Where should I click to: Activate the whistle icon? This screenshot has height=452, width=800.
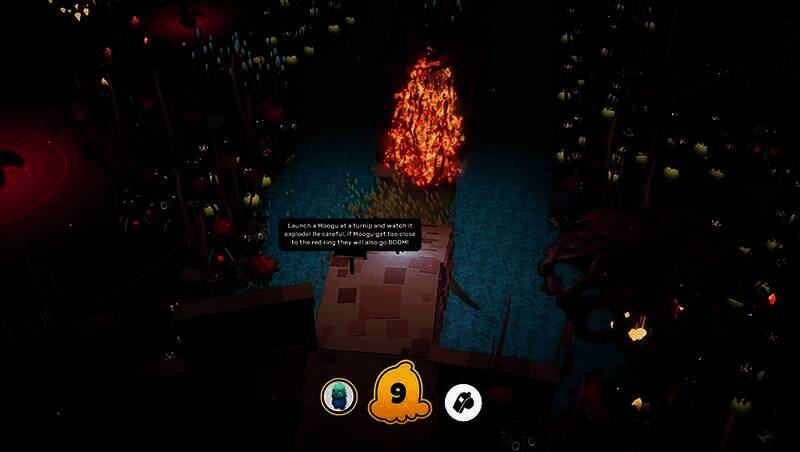point(463,402)
